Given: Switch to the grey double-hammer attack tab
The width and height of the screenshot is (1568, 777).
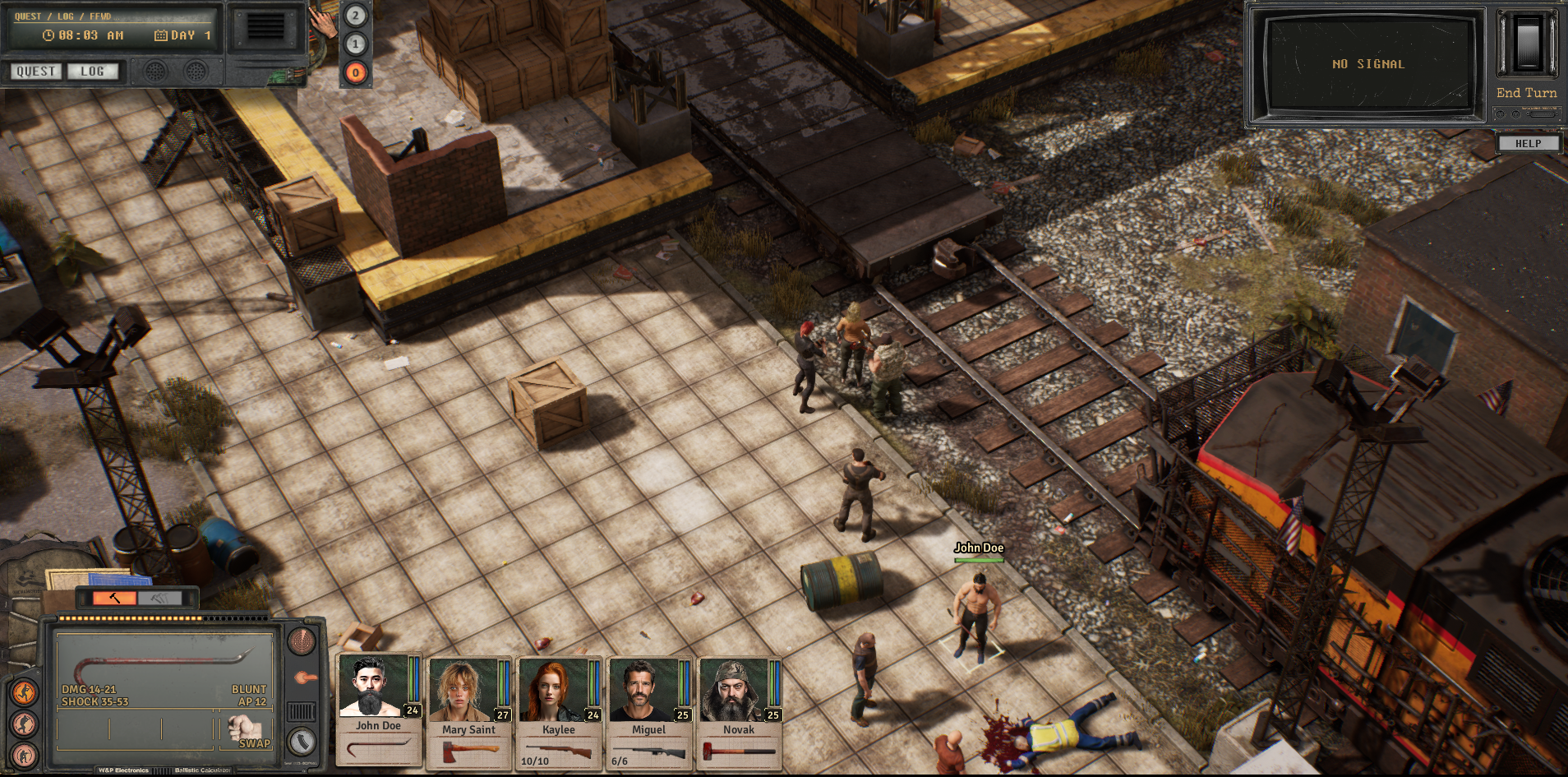Looking at the screenshot, I should [159, 598].
